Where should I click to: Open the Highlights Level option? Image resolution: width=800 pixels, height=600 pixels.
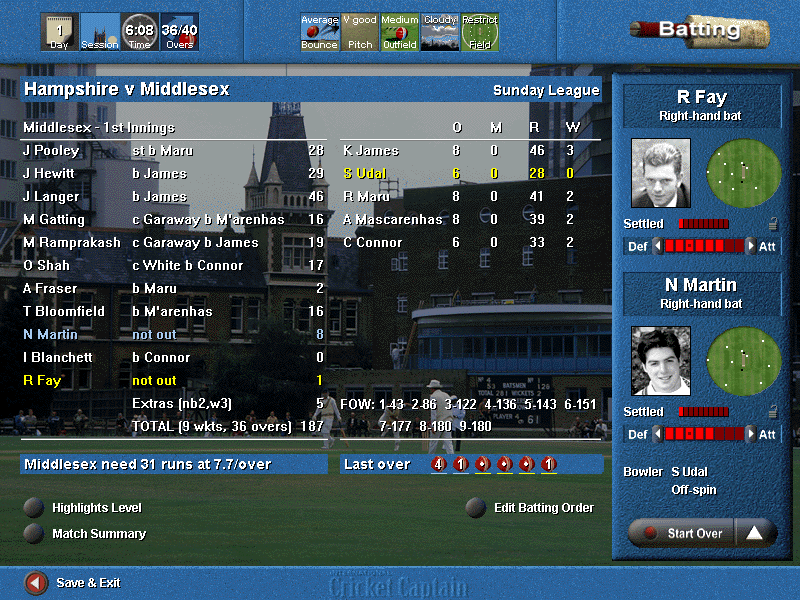tap(35, 507)
